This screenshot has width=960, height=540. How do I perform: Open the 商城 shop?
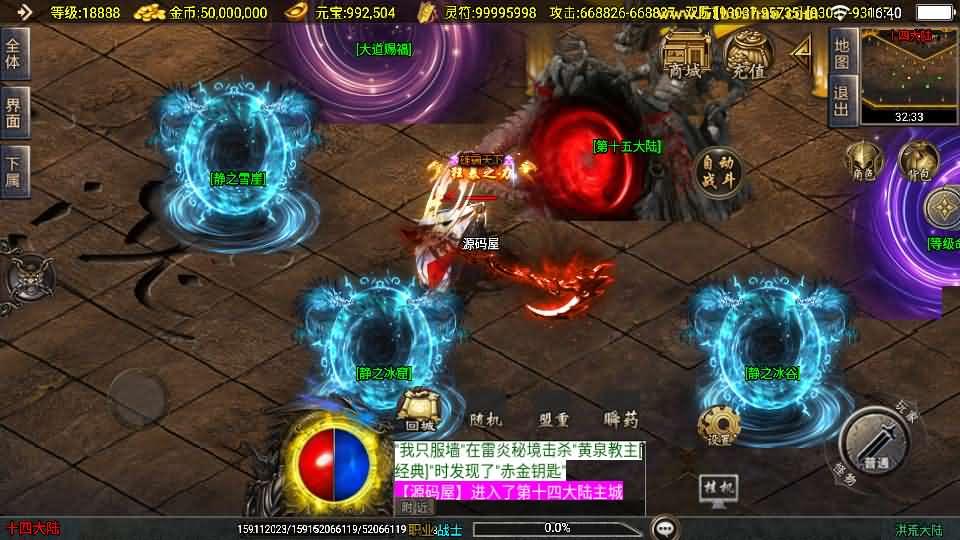point(685,55)
